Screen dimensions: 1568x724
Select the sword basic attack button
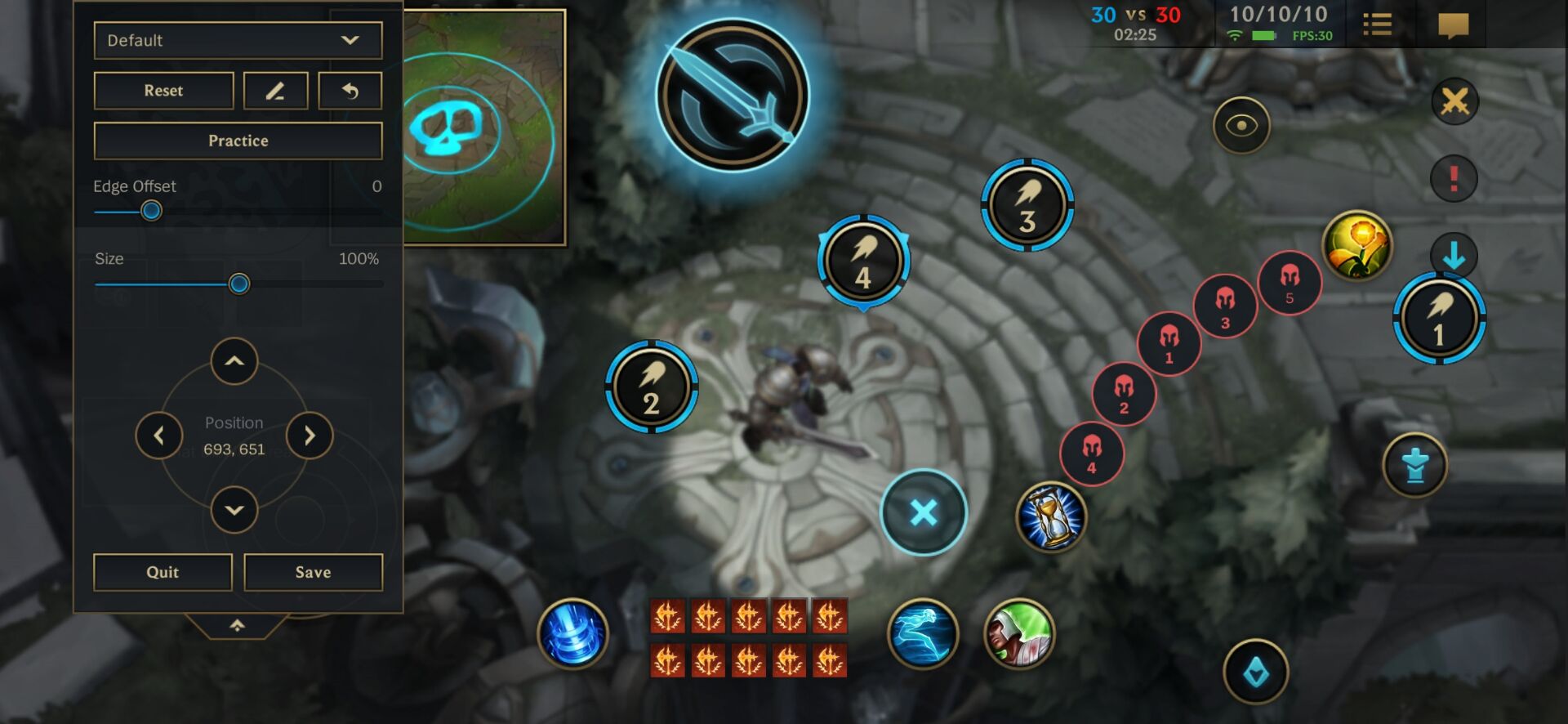click(x=732, y=96)
